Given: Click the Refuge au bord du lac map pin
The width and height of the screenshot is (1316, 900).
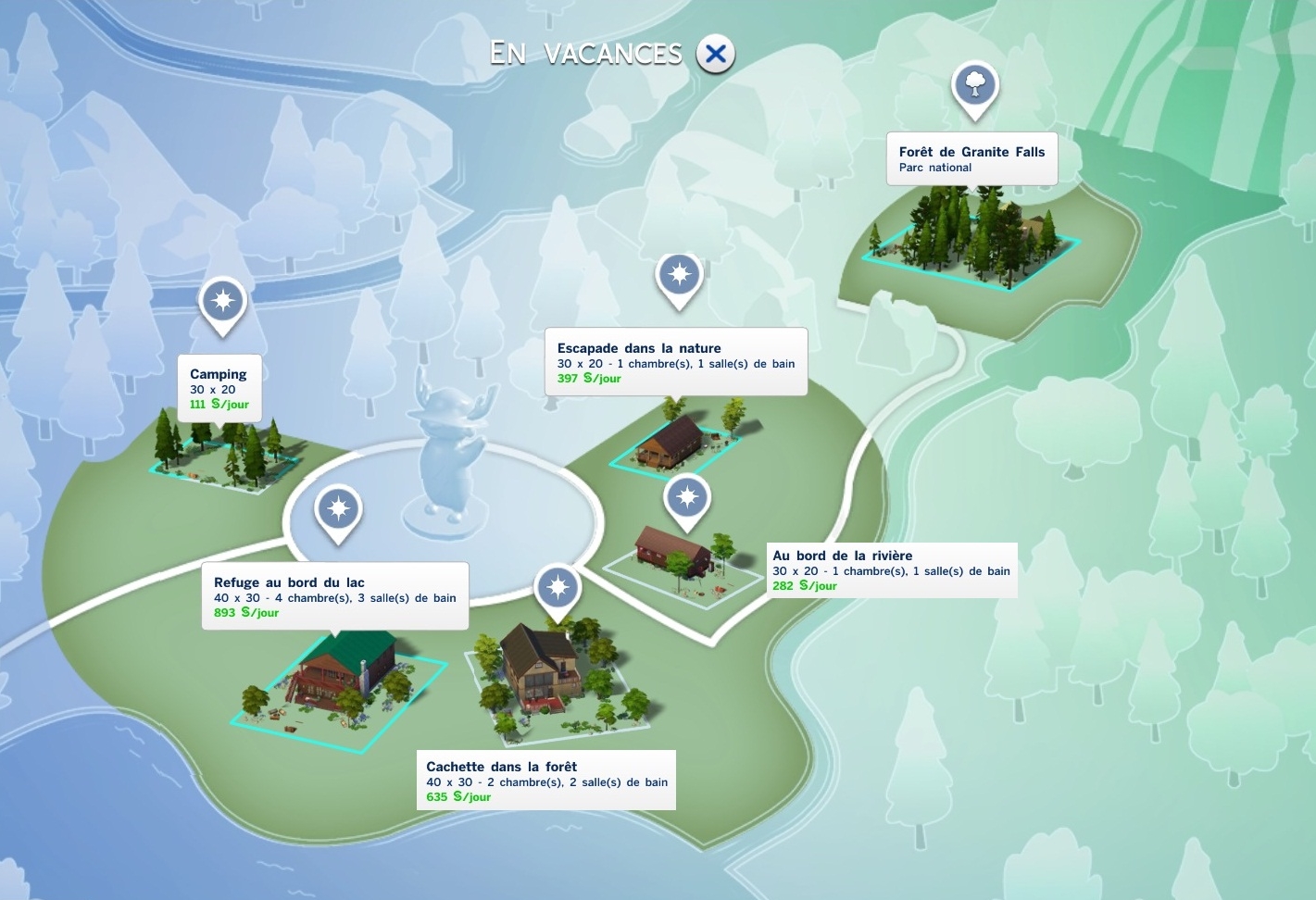Looking at the screenshot, I should click(337, 508).
